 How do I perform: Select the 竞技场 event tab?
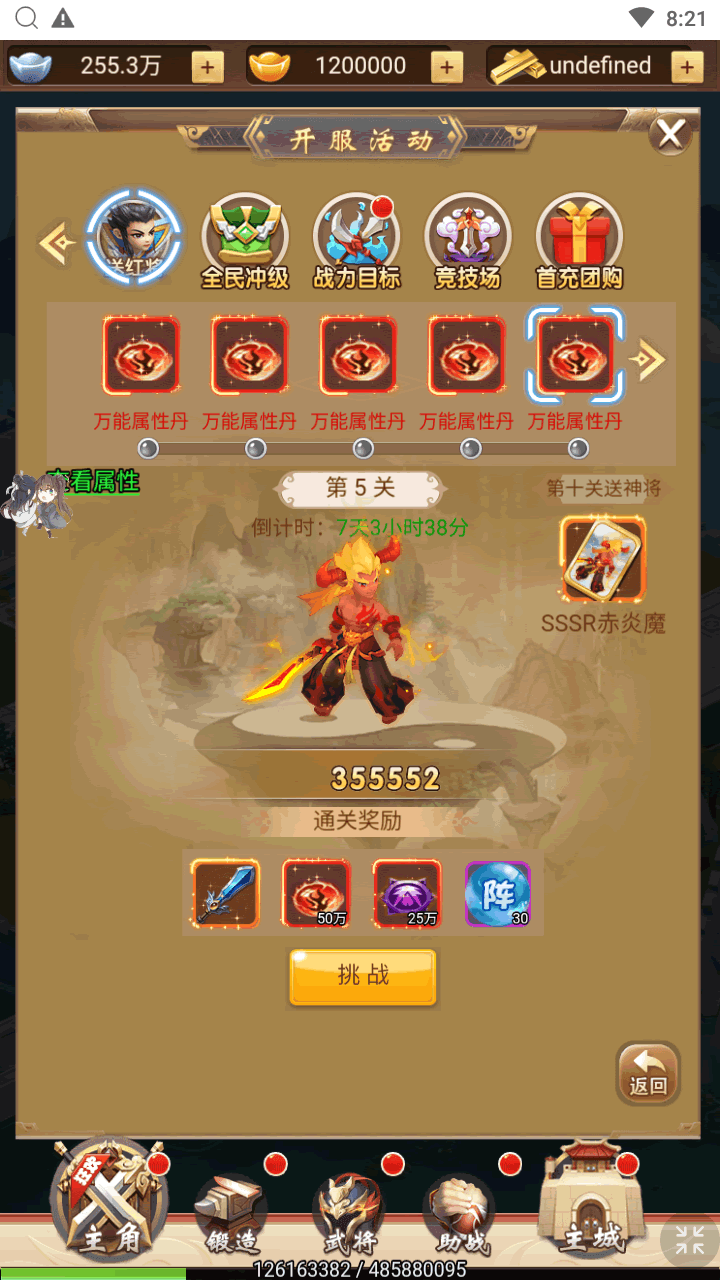coord(467,242)
